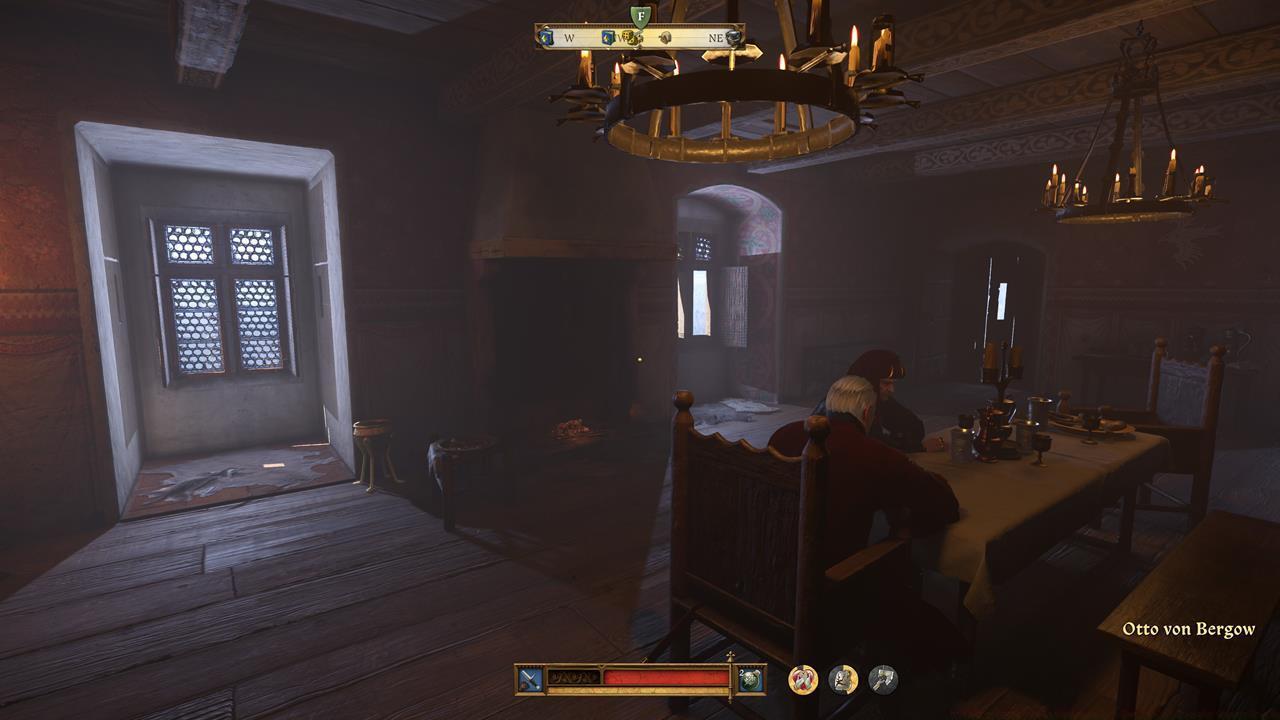Click the pouch marker on the compass
The width and height of the screenshot is (1280, 720).
(666, 37)
